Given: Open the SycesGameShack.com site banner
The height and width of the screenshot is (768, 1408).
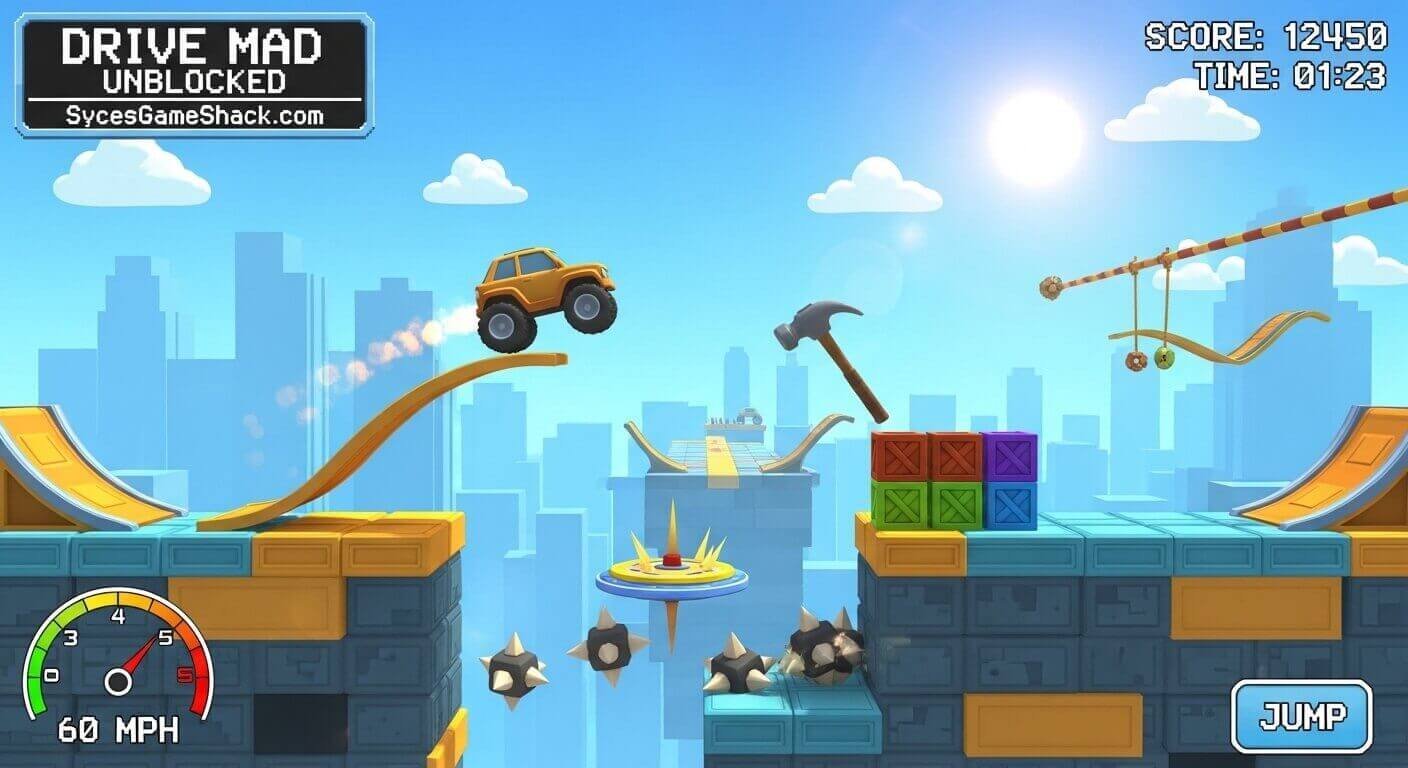Looking at the screenshot, I should click(x=194, y=115).
